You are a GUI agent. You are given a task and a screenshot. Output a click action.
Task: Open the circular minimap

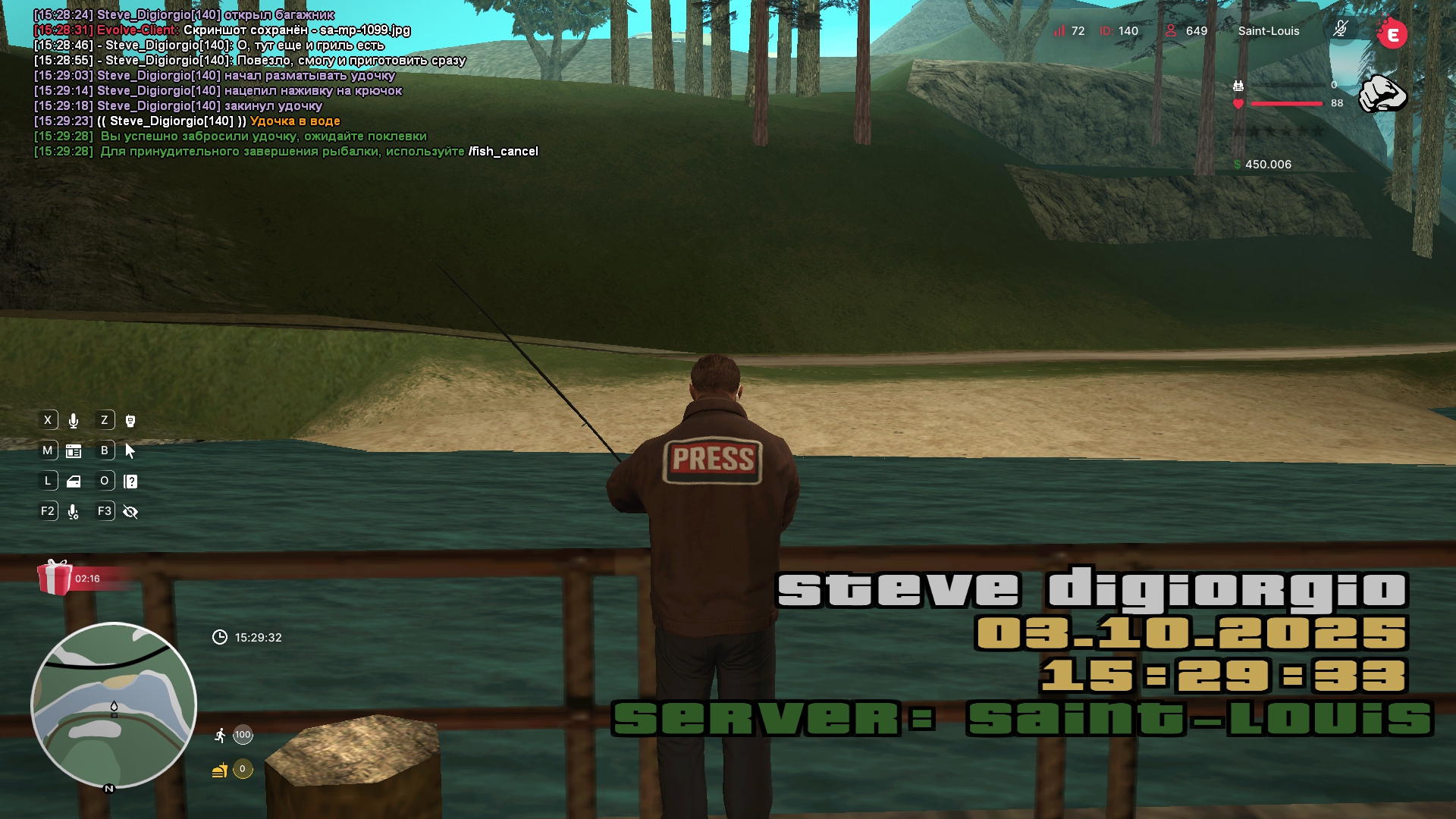(x=114, y=705)
